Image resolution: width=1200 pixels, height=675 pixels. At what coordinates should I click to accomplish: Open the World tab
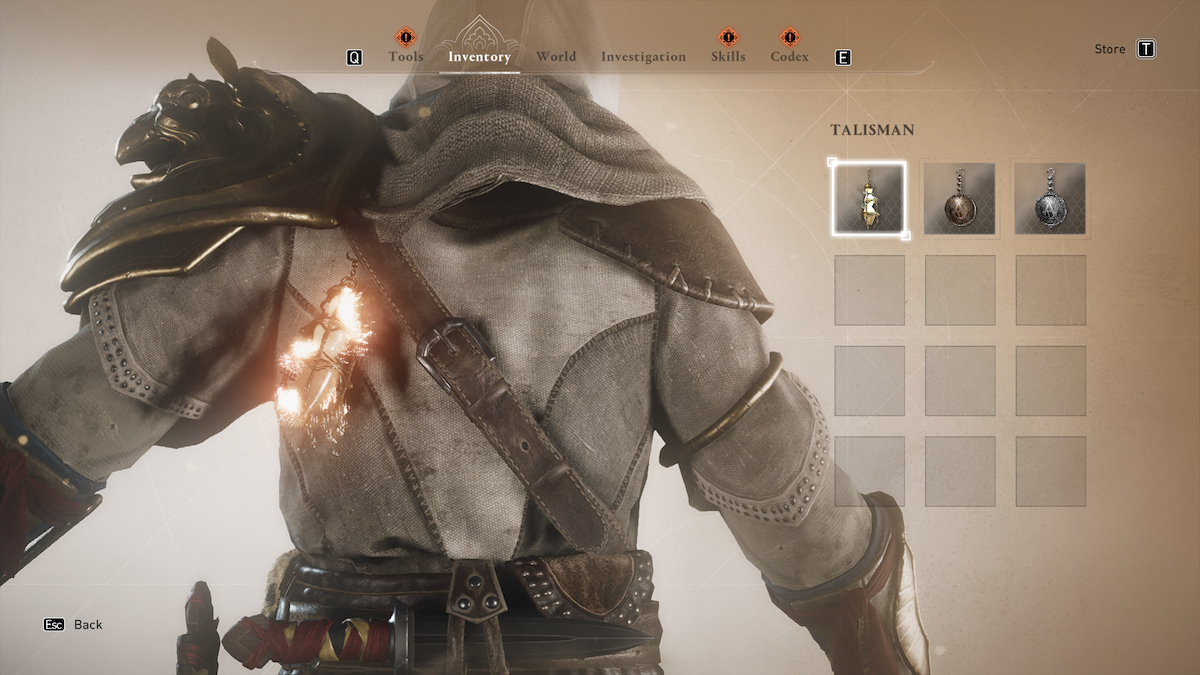coord(556,57)
